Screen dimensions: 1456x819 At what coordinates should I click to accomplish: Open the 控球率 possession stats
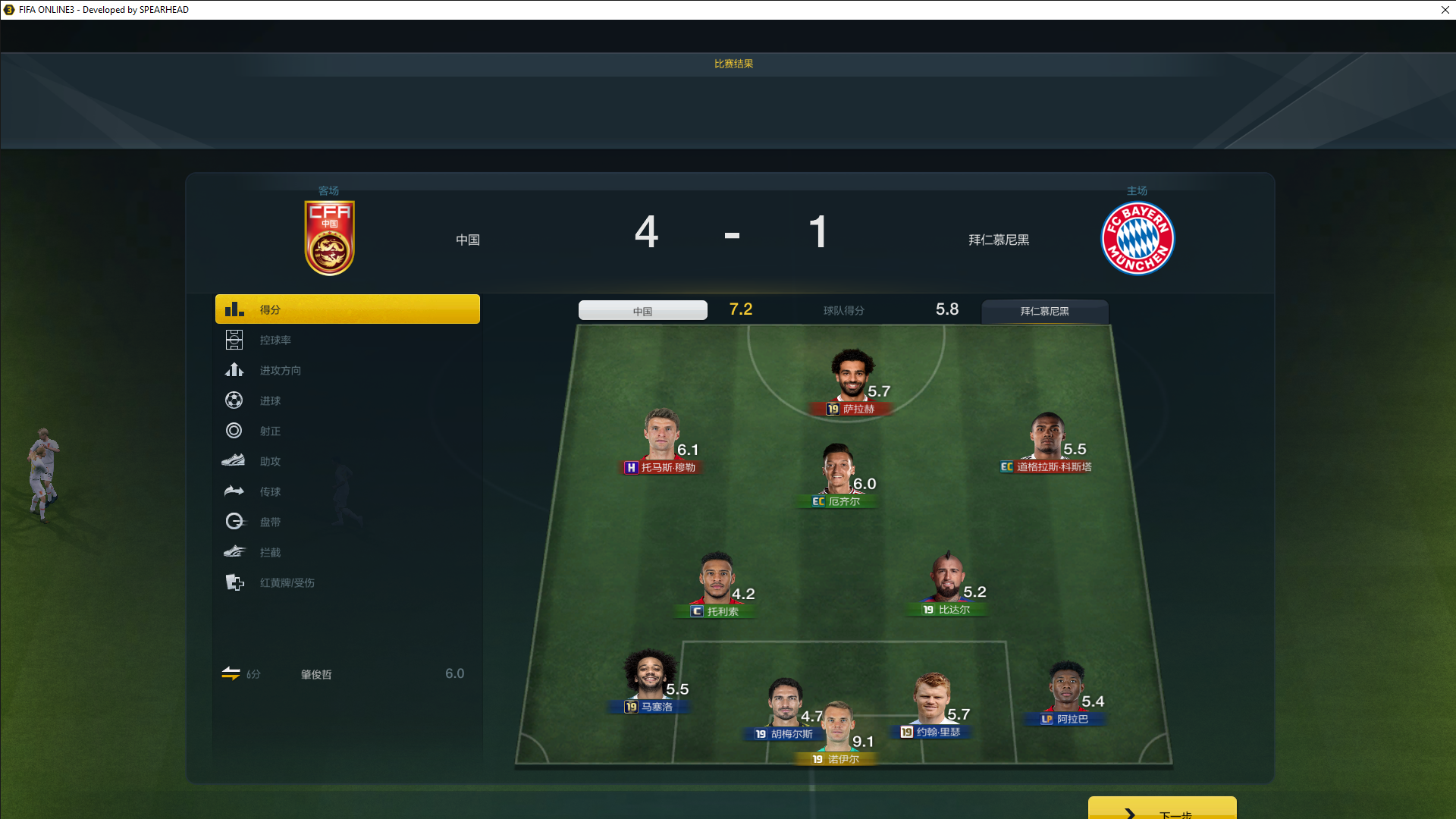tap(347, 340)
